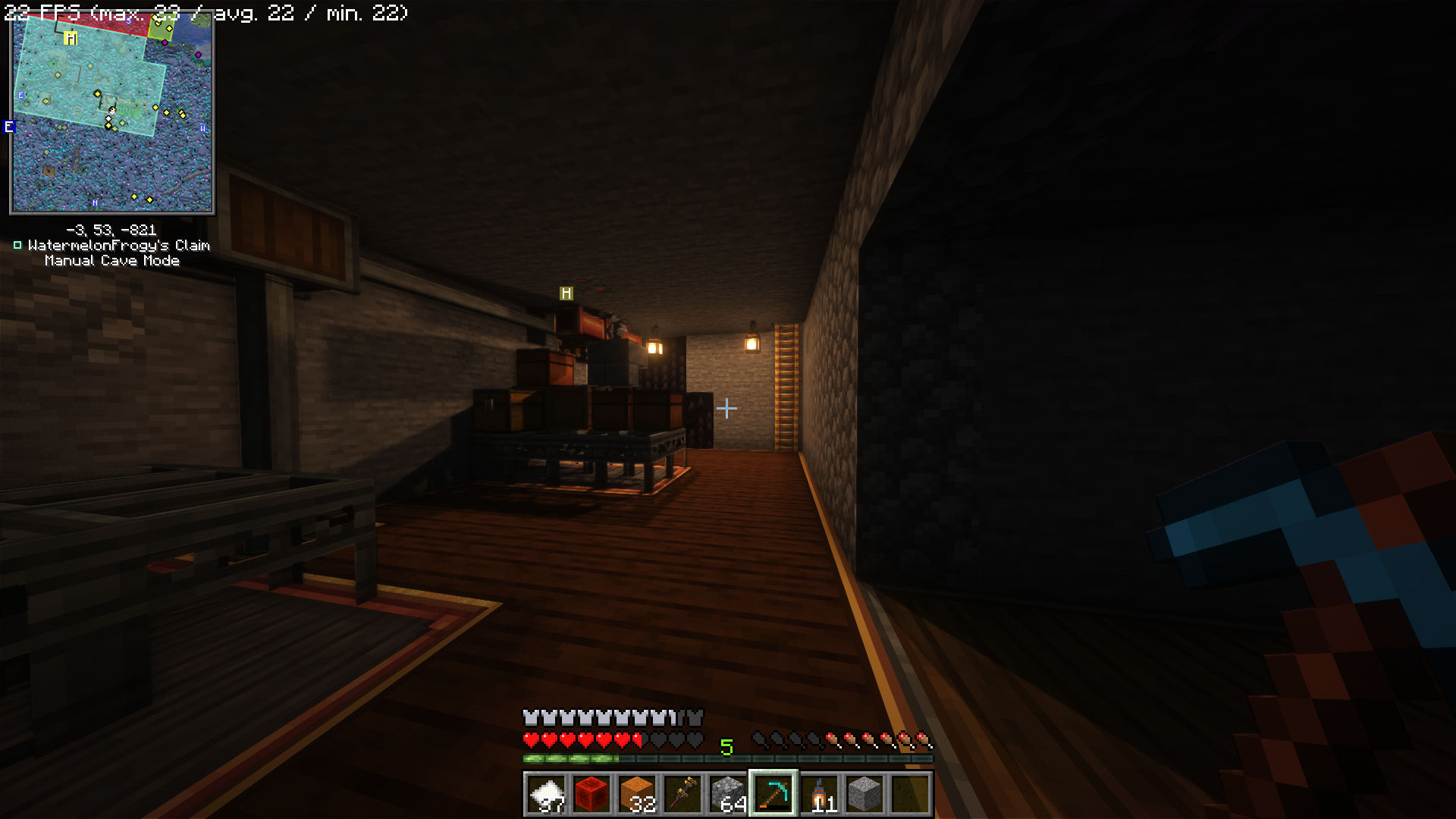Click a yellow diamond waypoint on the minimap
The height and width of the screenshot is (819, 1456).
coord(96,94)
